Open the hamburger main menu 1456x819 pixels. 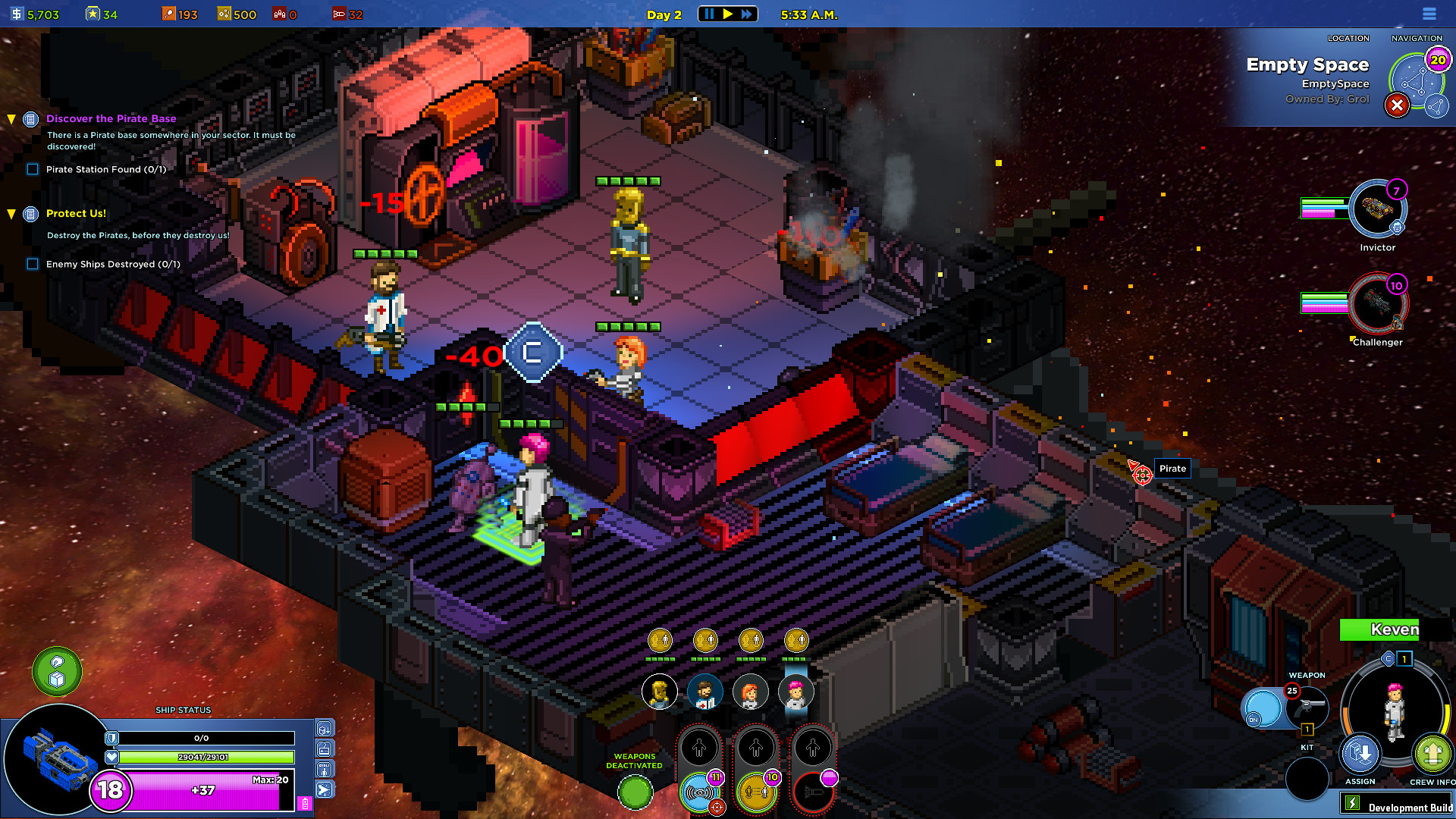click(x=1429, y=14)
